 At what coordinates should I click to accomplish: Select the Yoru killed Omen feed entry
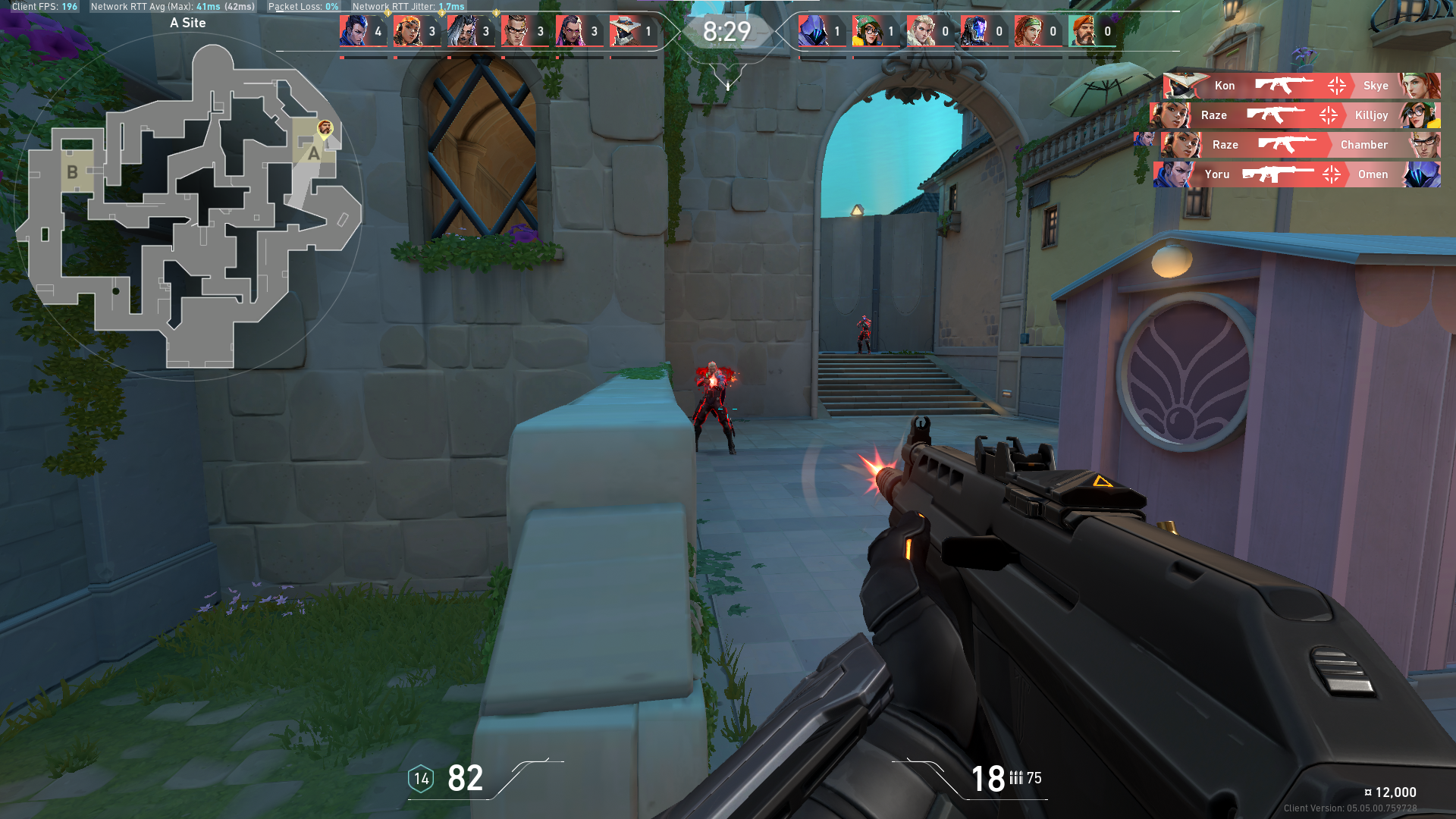click(x=1297, y=174)
